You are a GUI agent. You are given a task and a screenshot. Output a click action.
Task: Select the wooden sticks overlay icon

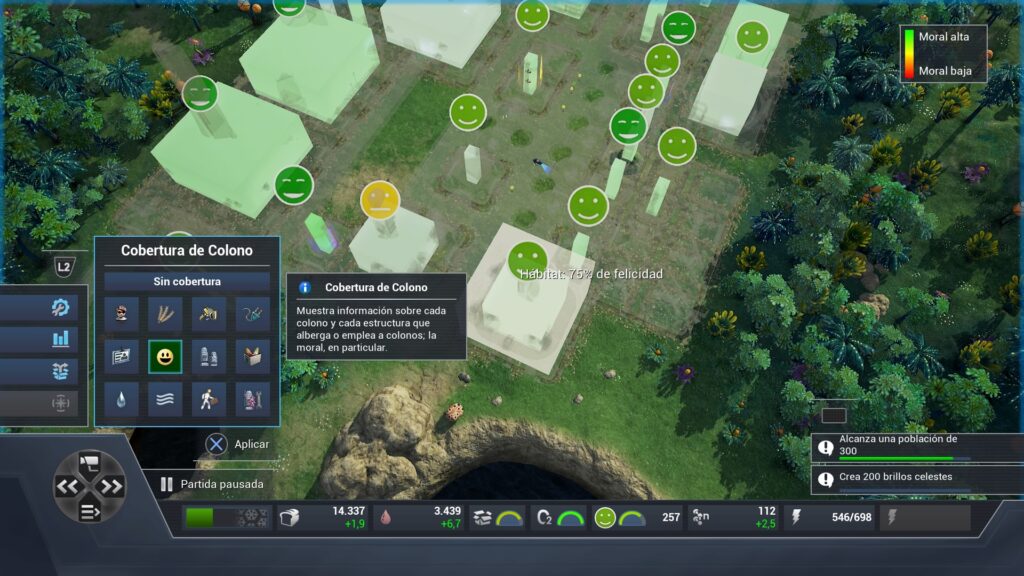[165, 313]
